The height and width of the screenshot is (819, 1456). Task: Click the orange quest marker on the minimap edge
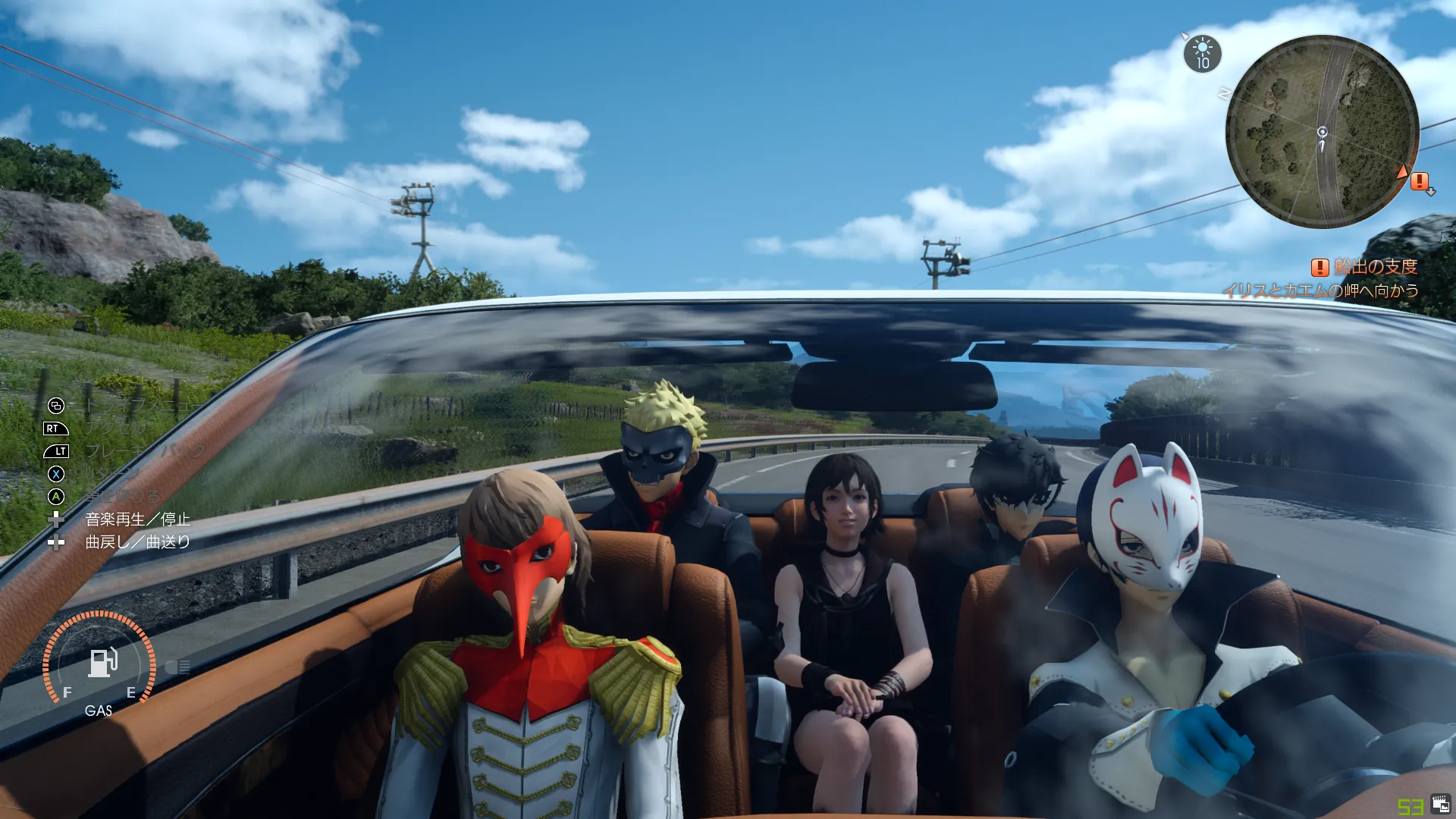pyautogui.click(x=1419, y=181)
